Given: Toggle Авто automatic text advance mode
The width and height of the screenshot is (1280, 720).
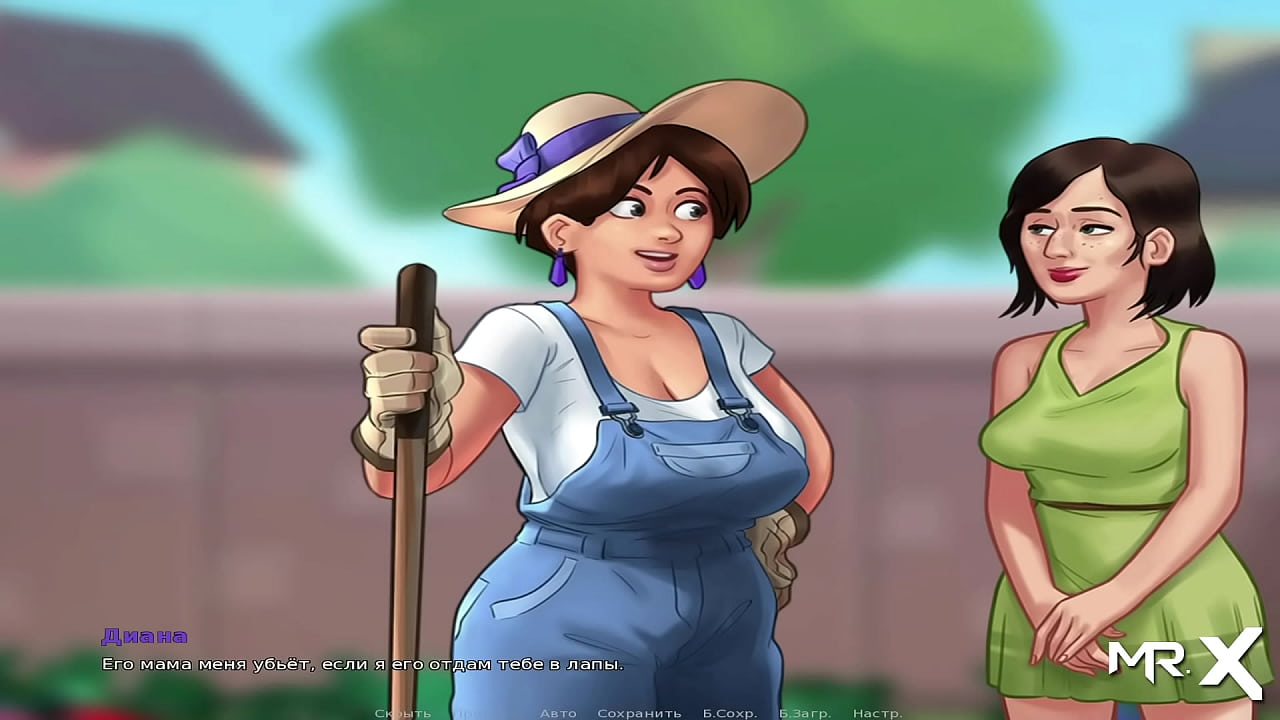Looking at the screenshot, I should pos(556,713).
